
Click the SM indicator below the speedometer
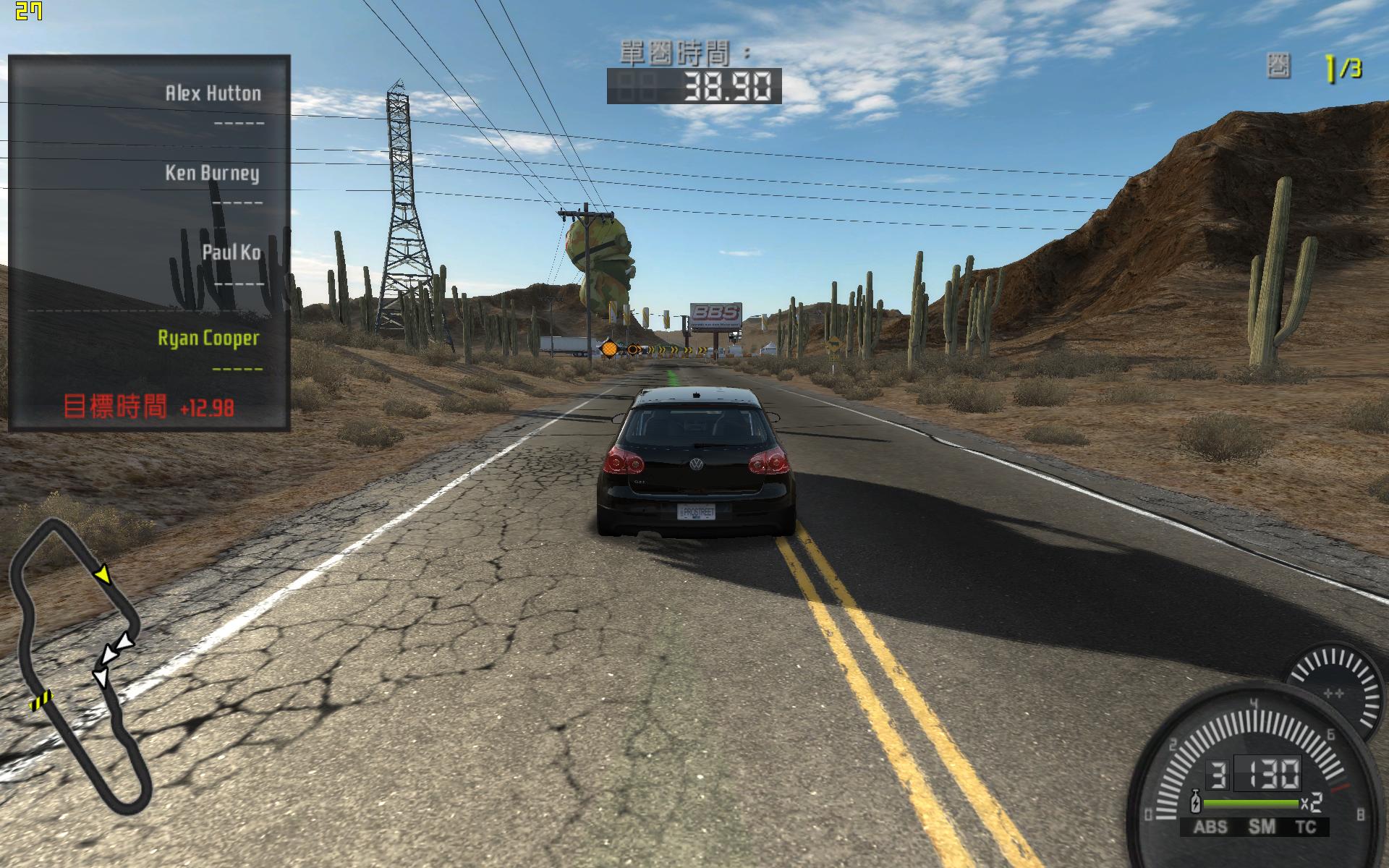point(1262,825)
